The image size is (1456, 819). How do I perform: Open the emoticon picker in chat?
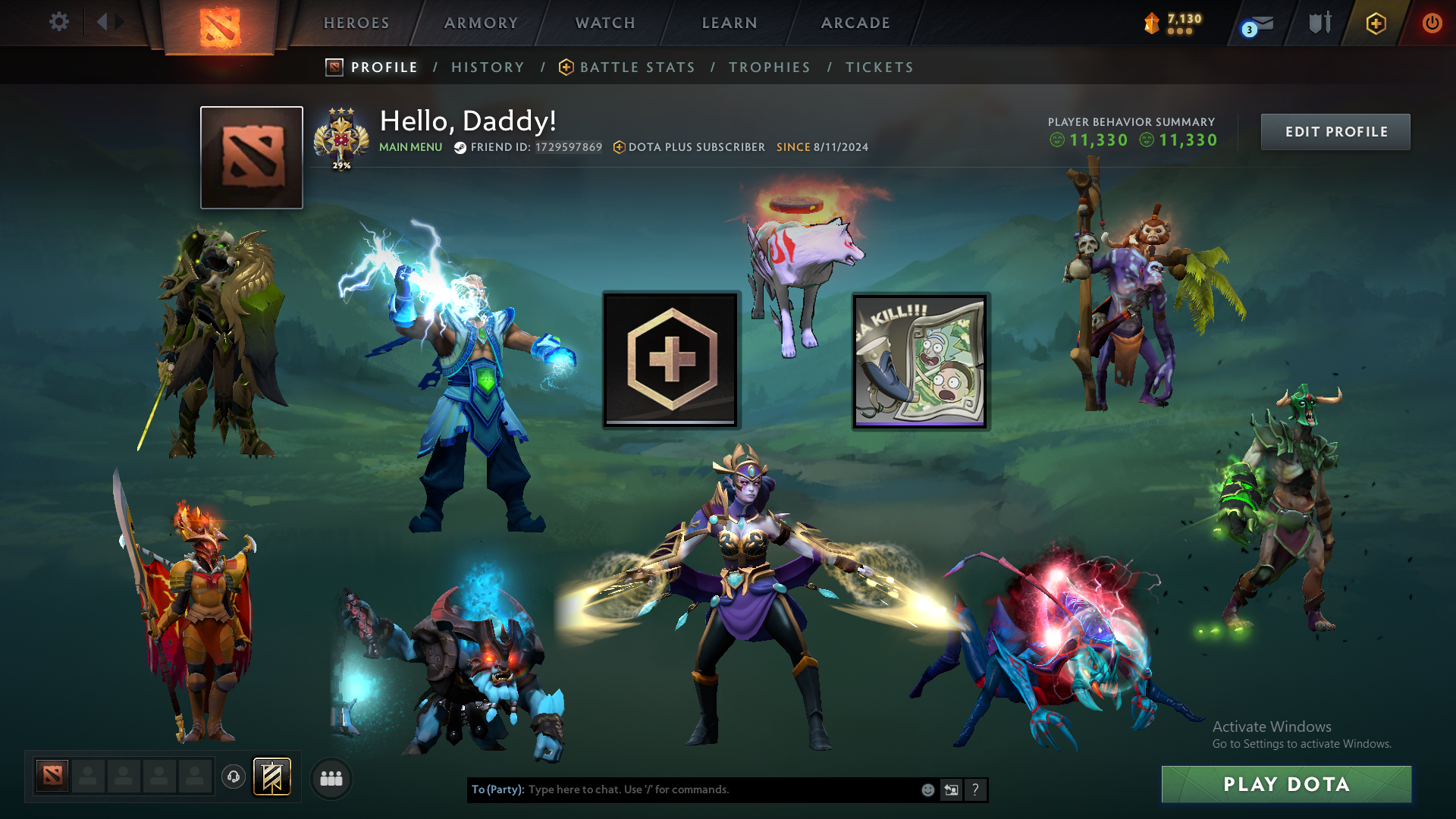(x=927, y=789)
